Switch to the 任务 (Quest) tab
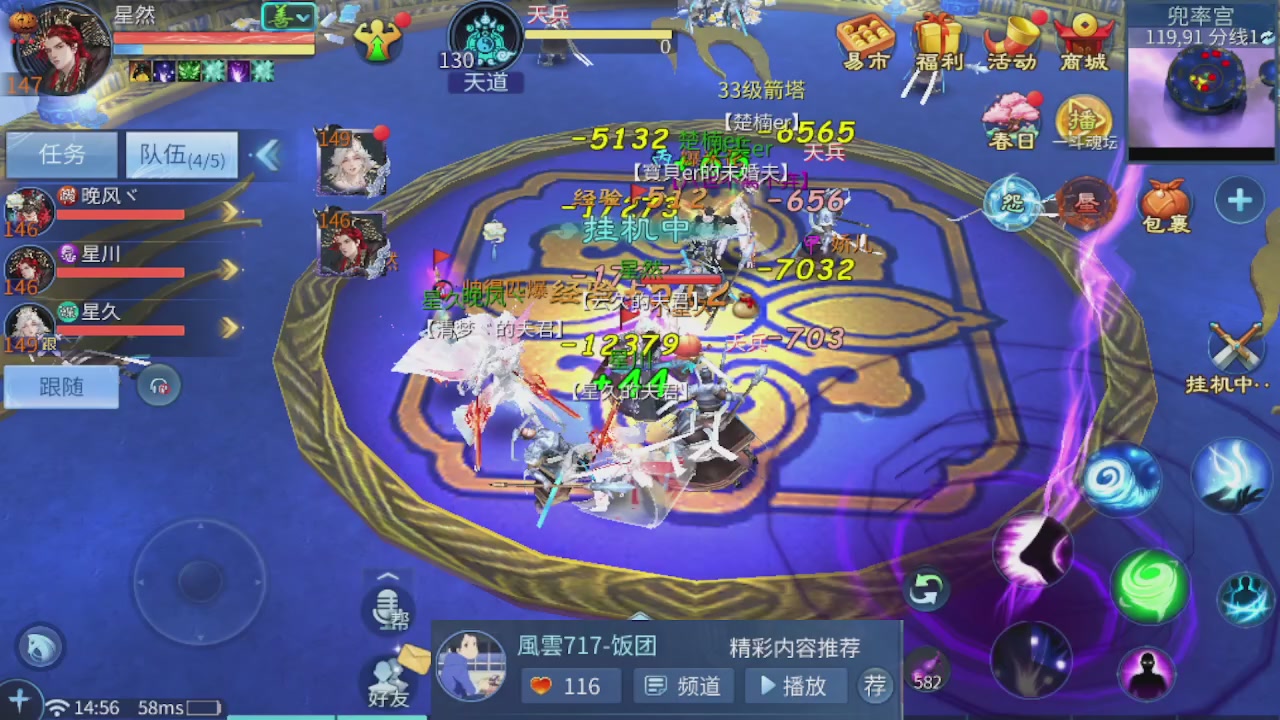This screenshot has height=720, width=1280. point(60,155)
